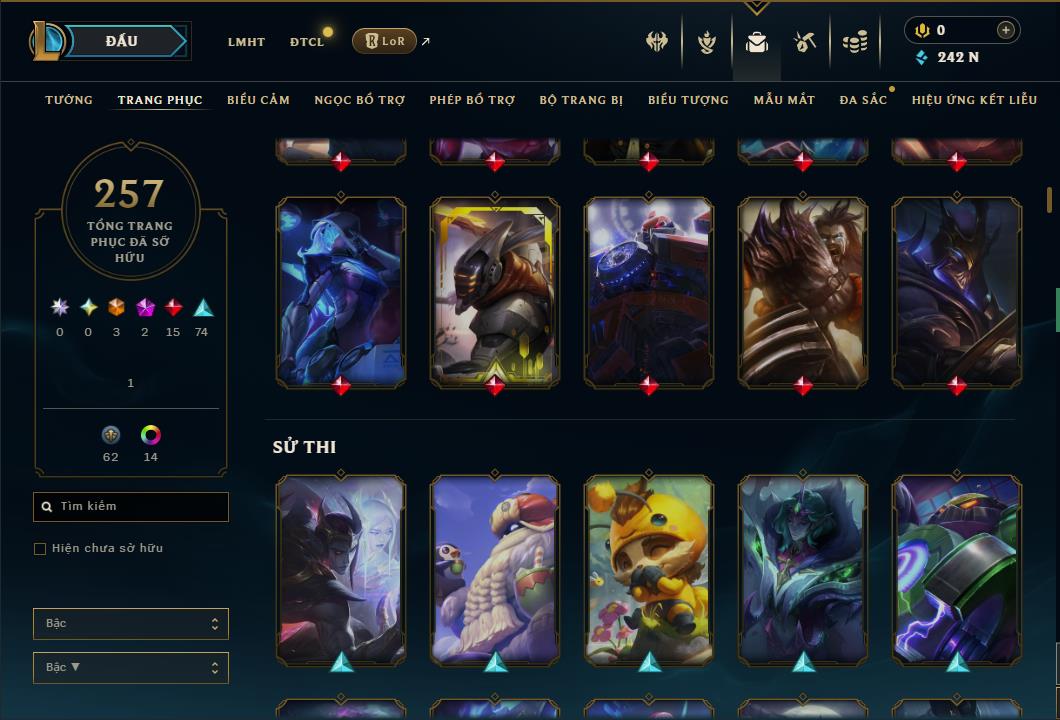Go to the PHÉP BỔ TRỢ tab

click(472, 100)
